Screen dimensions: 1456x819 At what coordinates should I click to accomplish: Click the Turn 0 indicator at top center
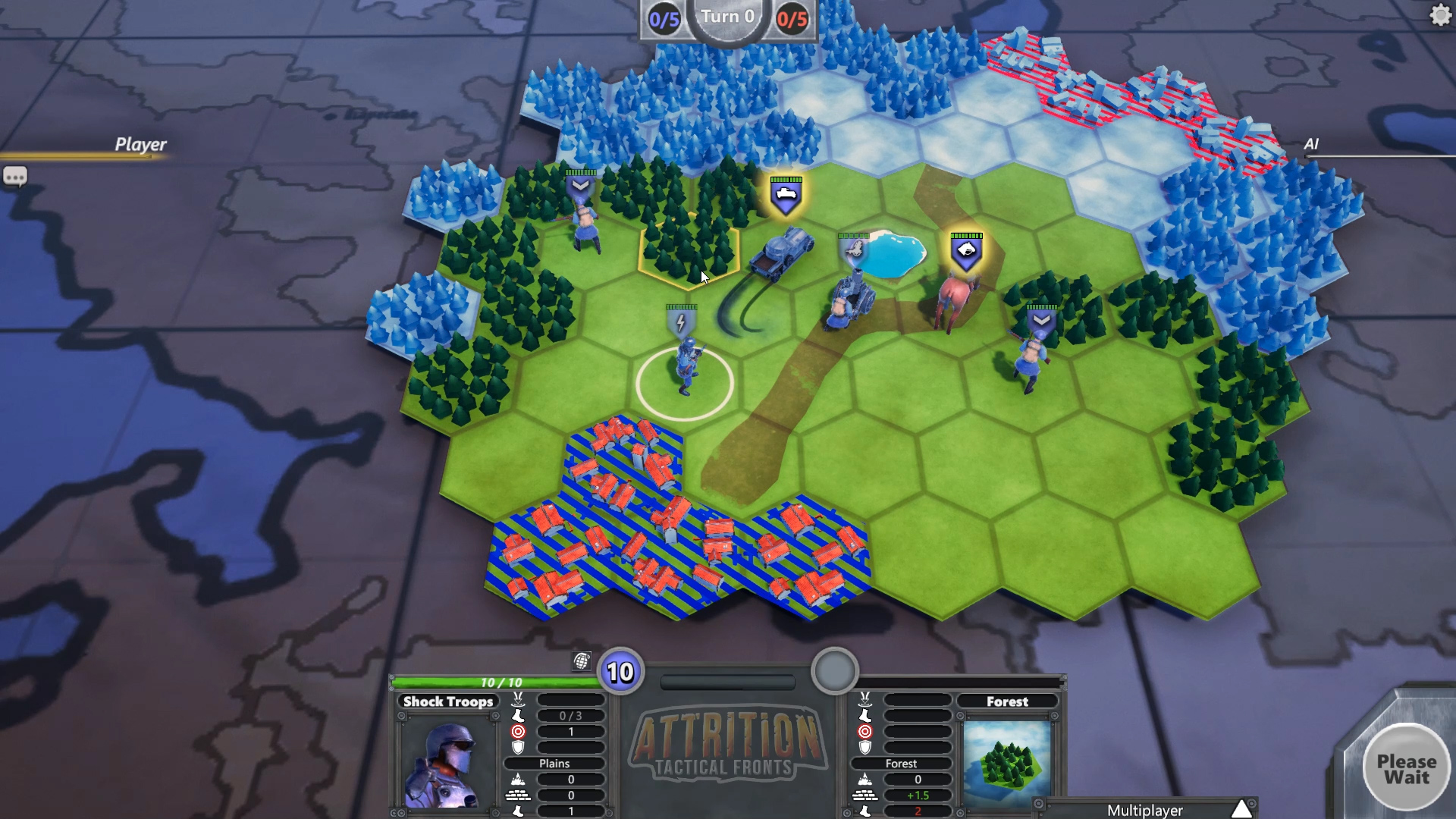(x=728, y=17)
